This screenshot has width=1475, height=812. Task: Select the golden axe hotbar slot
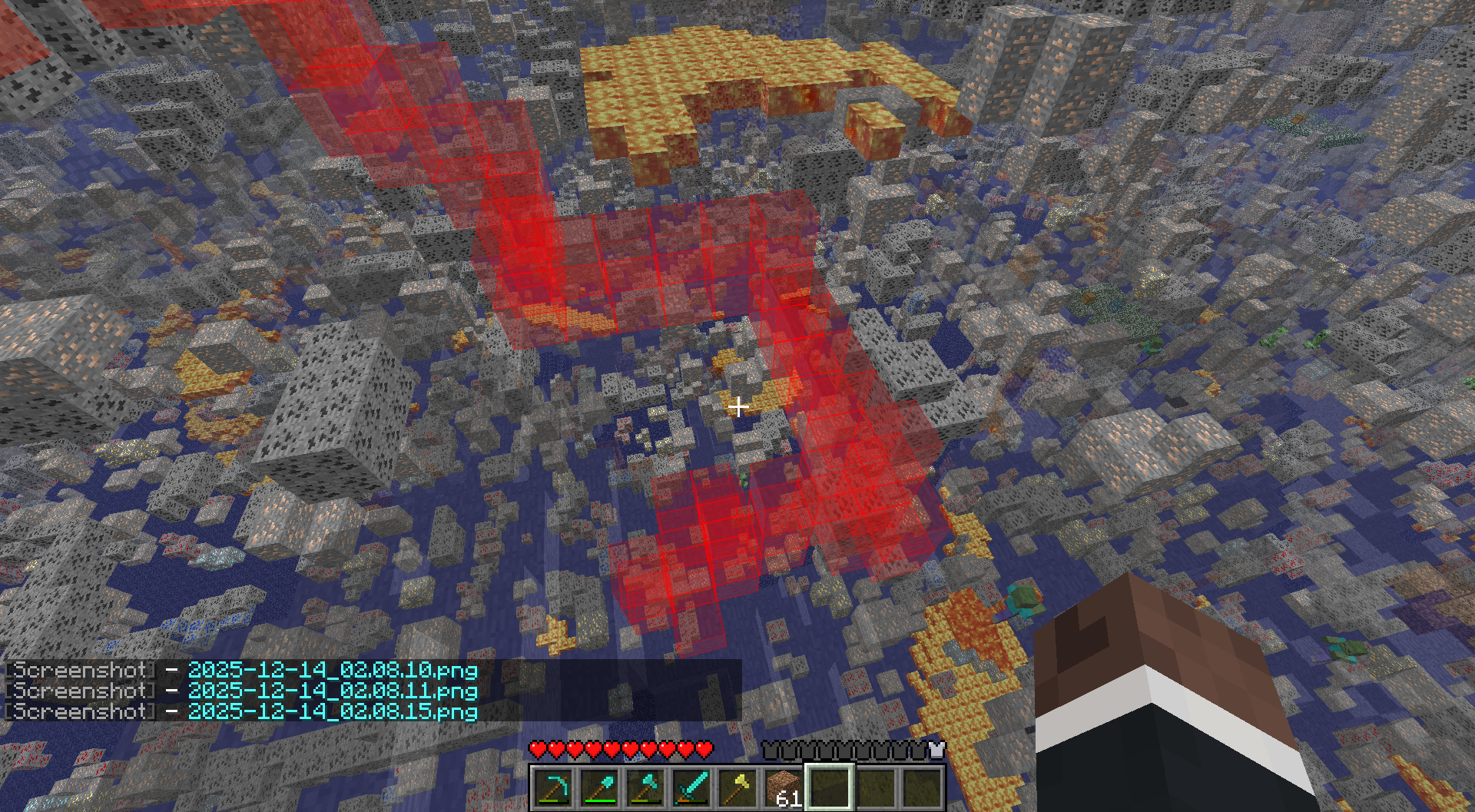[738, 787]
